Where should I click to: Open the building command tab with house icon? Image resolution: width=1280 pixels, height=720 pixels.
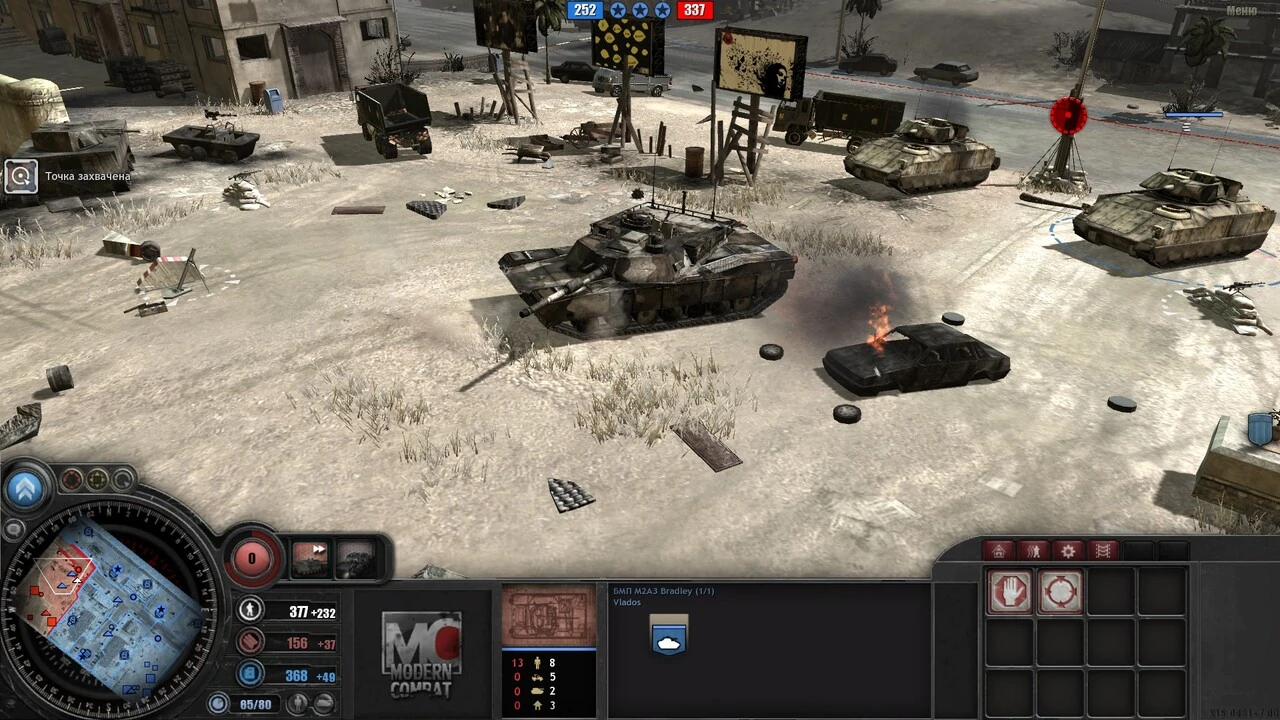(x=999, y=550)
